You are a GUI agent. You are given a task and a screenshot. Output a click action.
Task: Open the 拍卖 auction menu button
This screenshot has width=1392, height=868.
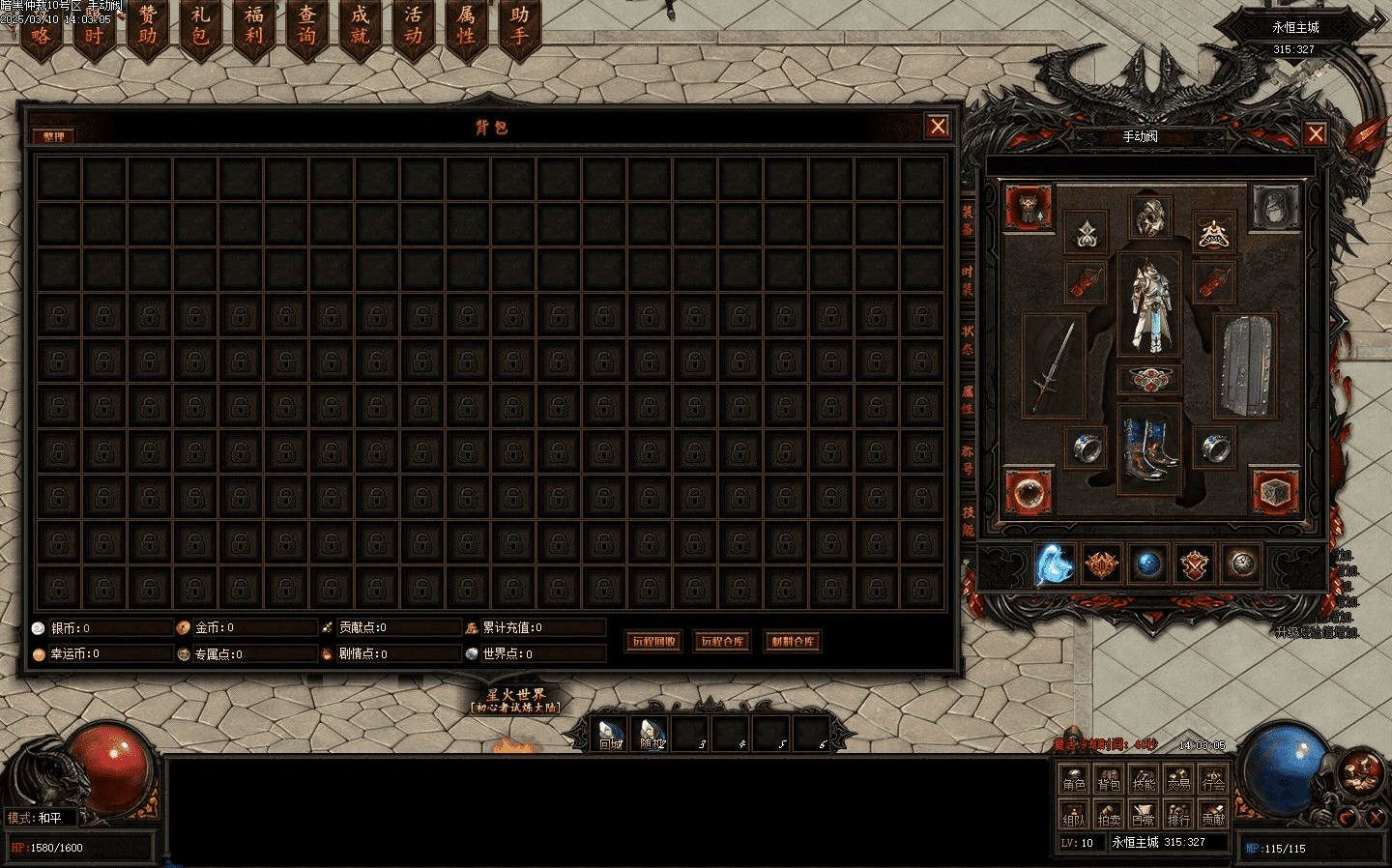click(1109, 816)
